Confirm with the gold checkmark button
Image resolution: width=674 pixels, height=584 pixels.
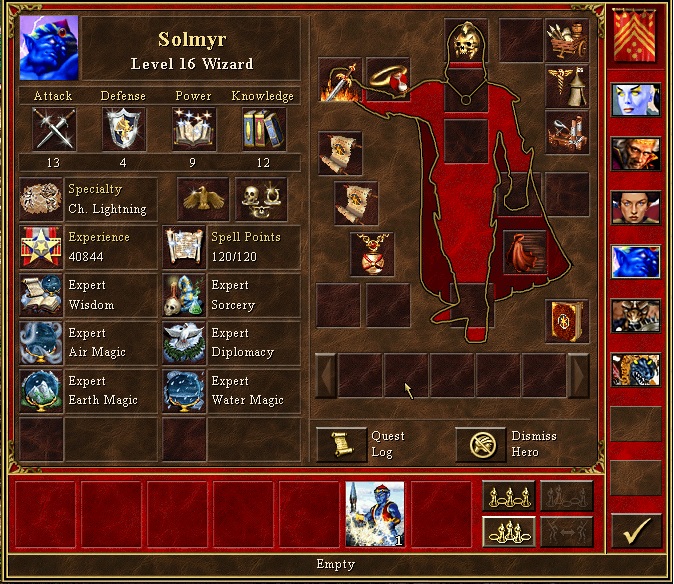coord(635,532)
